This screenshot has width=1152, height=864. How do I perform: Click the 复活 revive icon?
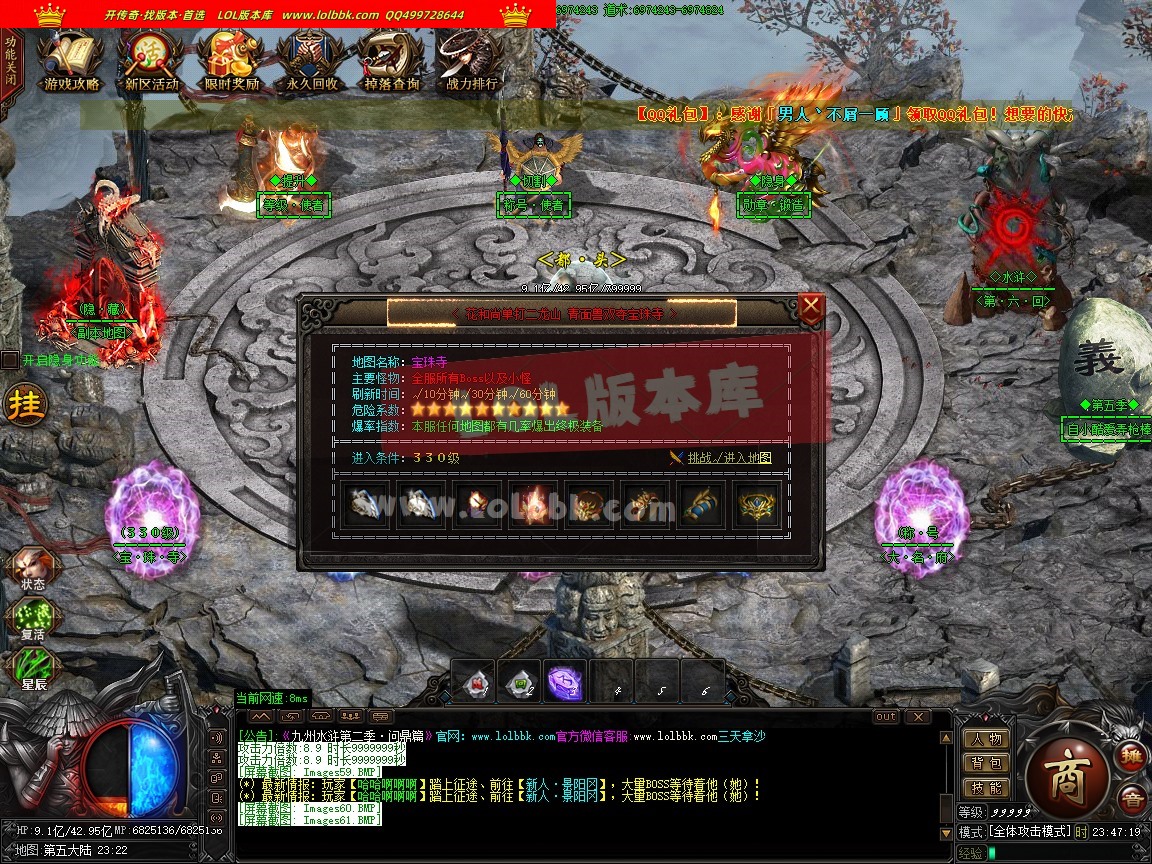[32, 620]
